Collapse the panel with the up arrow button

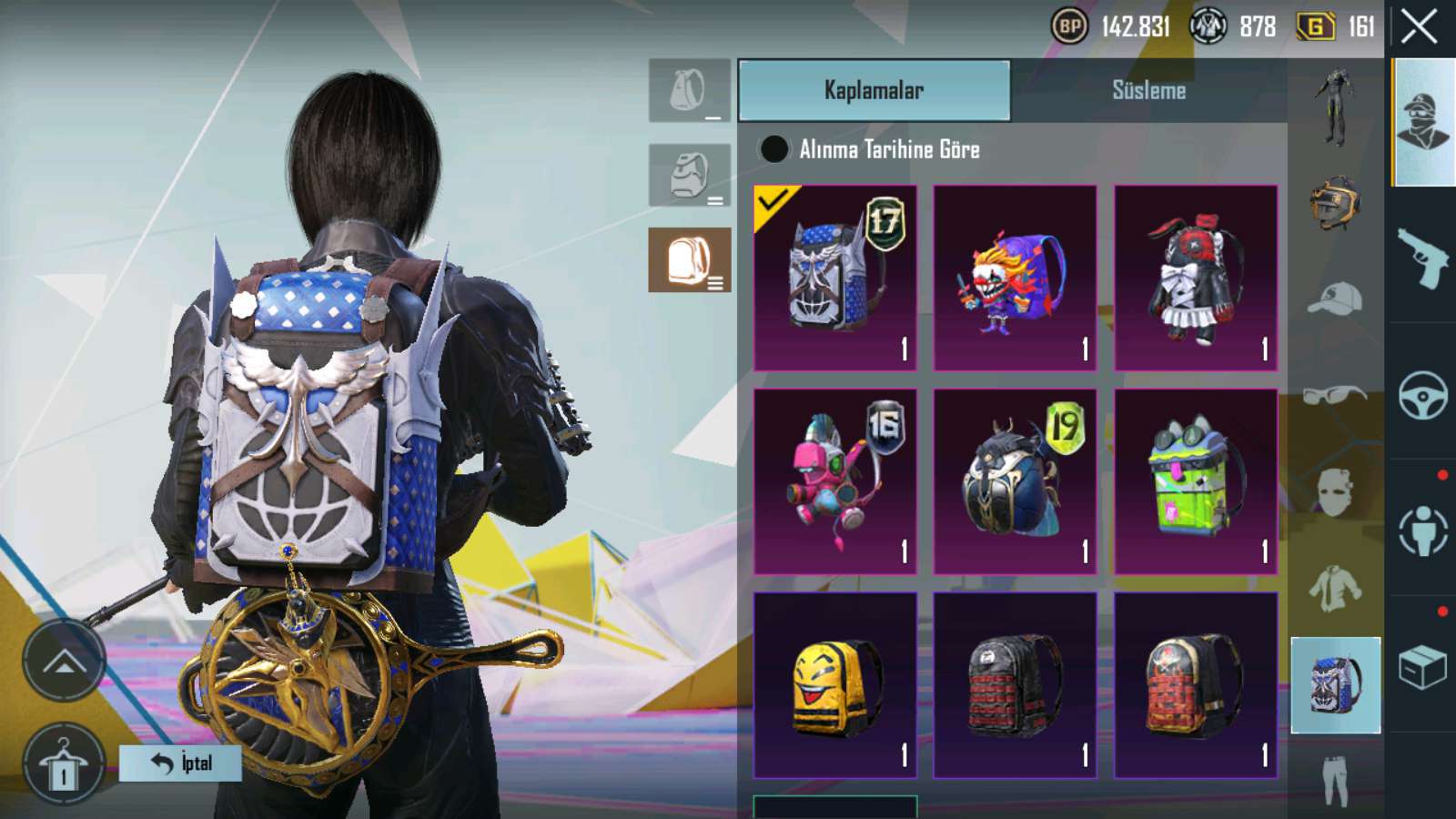click(x=64, y=662)
